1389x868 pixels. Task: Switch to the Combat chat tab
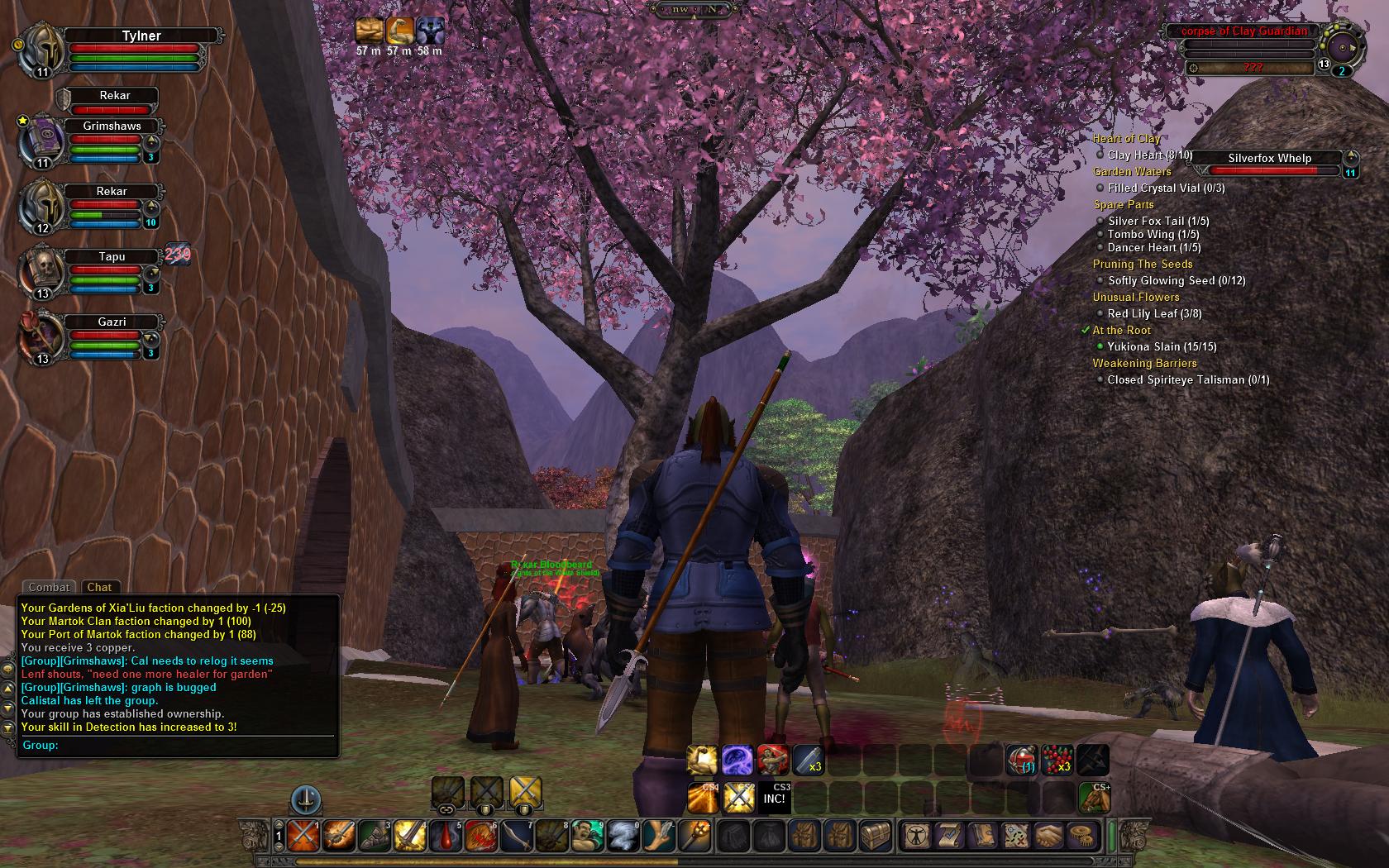click(x=49, y=587)
